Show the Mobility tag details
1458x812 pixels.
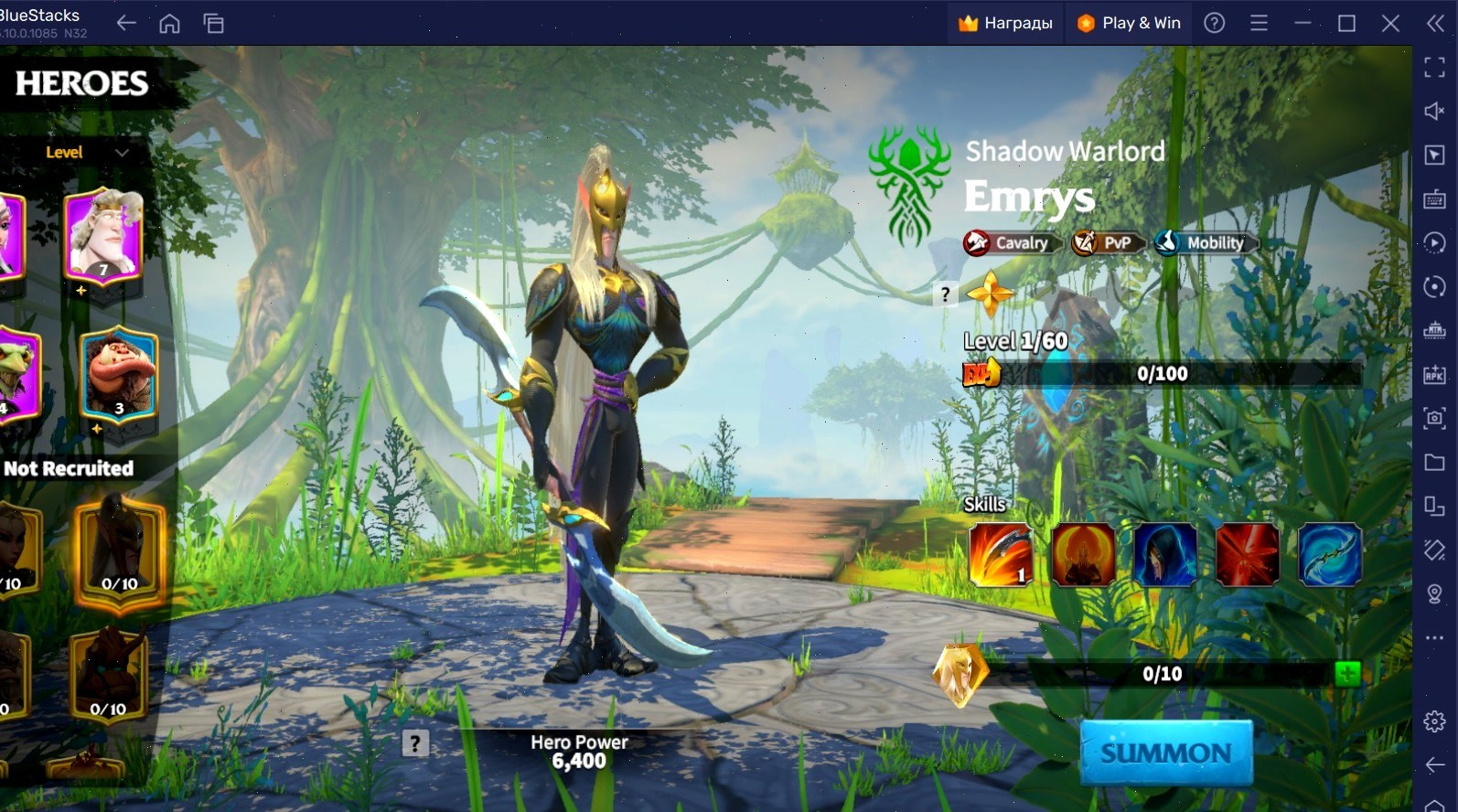click(1206, 243)
